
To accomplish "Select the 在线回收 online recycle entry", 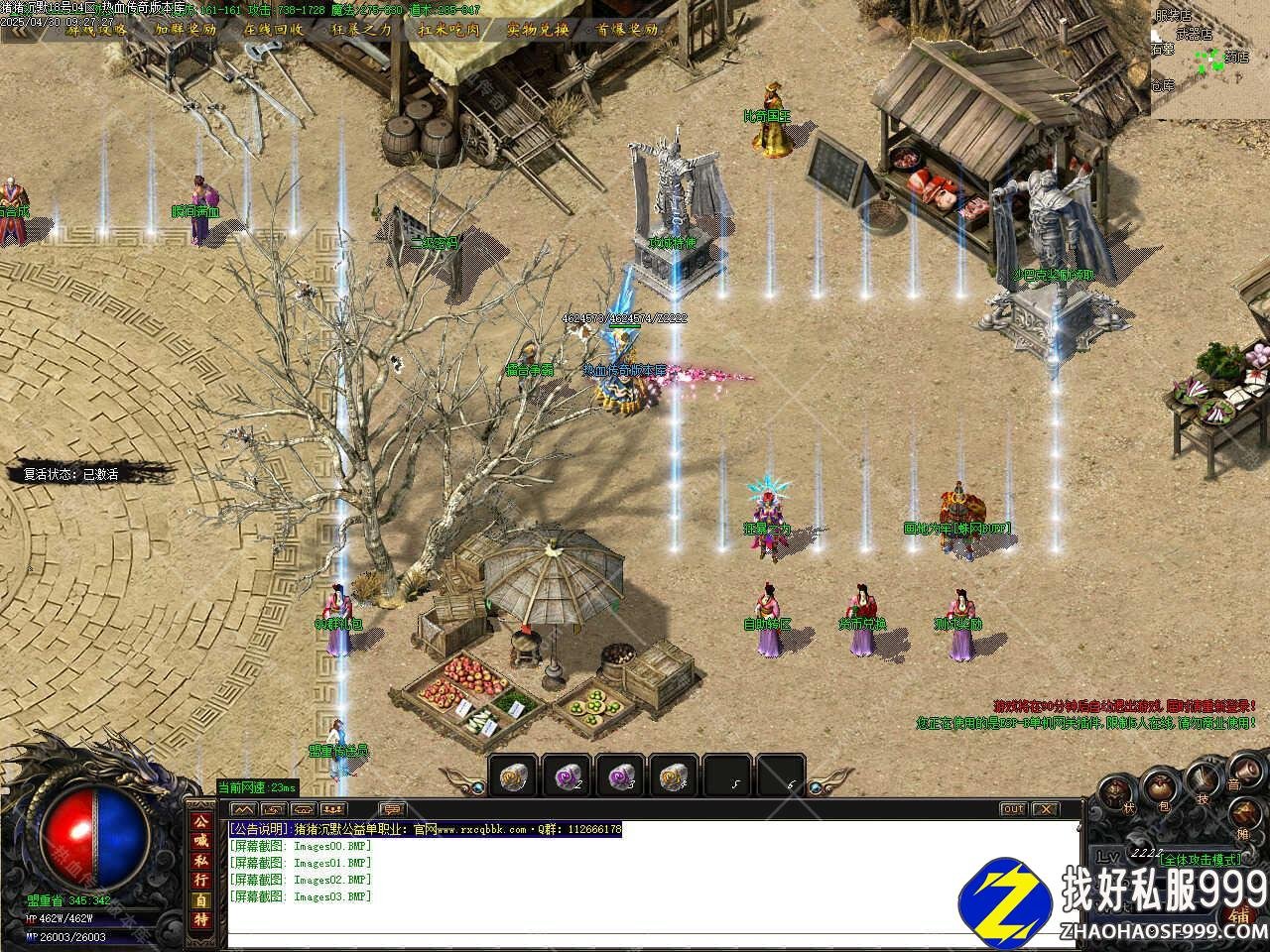I will tap(274, 29).
